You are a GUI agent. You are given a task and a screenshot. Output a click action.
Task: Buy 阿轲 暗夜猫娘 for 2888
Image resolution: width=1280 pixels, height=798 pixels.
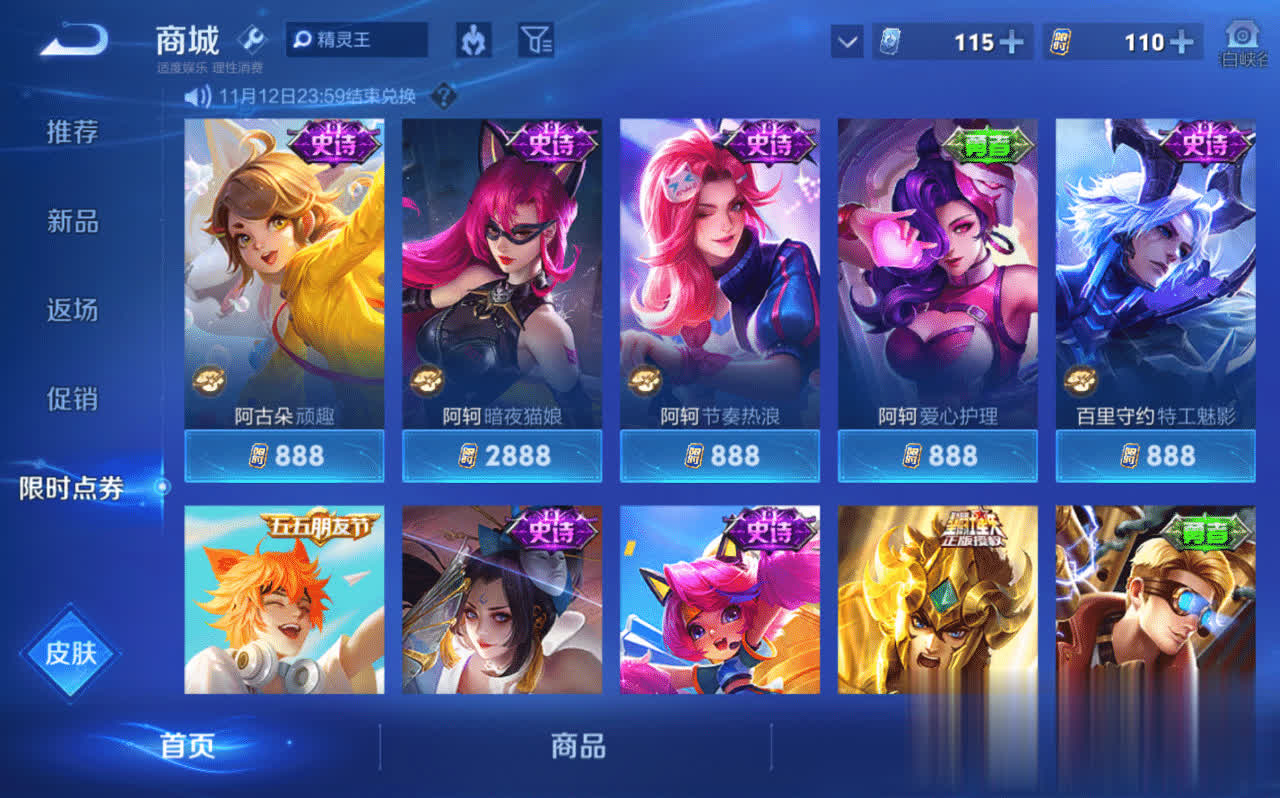click(x=502, y=456)
